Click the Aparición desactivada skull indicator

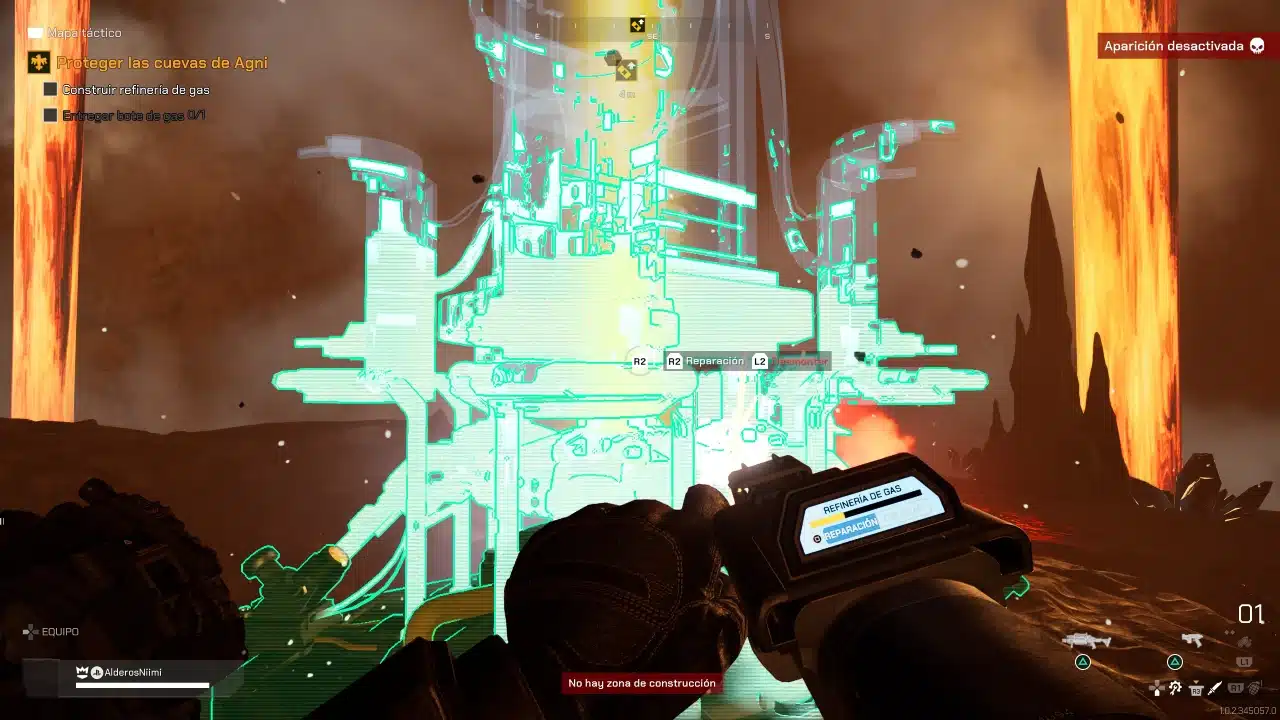tap(1257, 46)
